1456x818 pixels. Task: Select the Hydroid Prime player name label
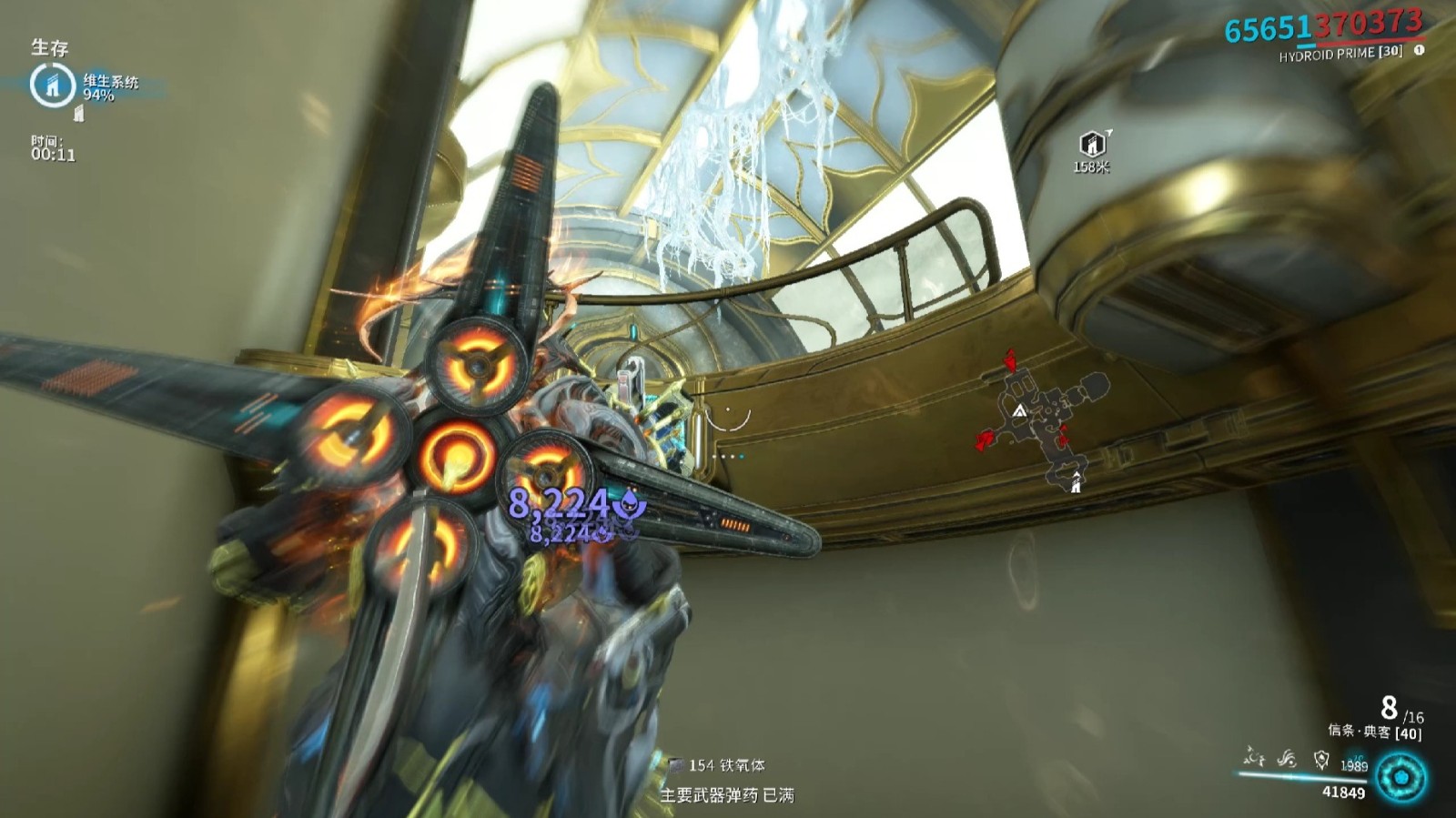tap(1340, 54)
